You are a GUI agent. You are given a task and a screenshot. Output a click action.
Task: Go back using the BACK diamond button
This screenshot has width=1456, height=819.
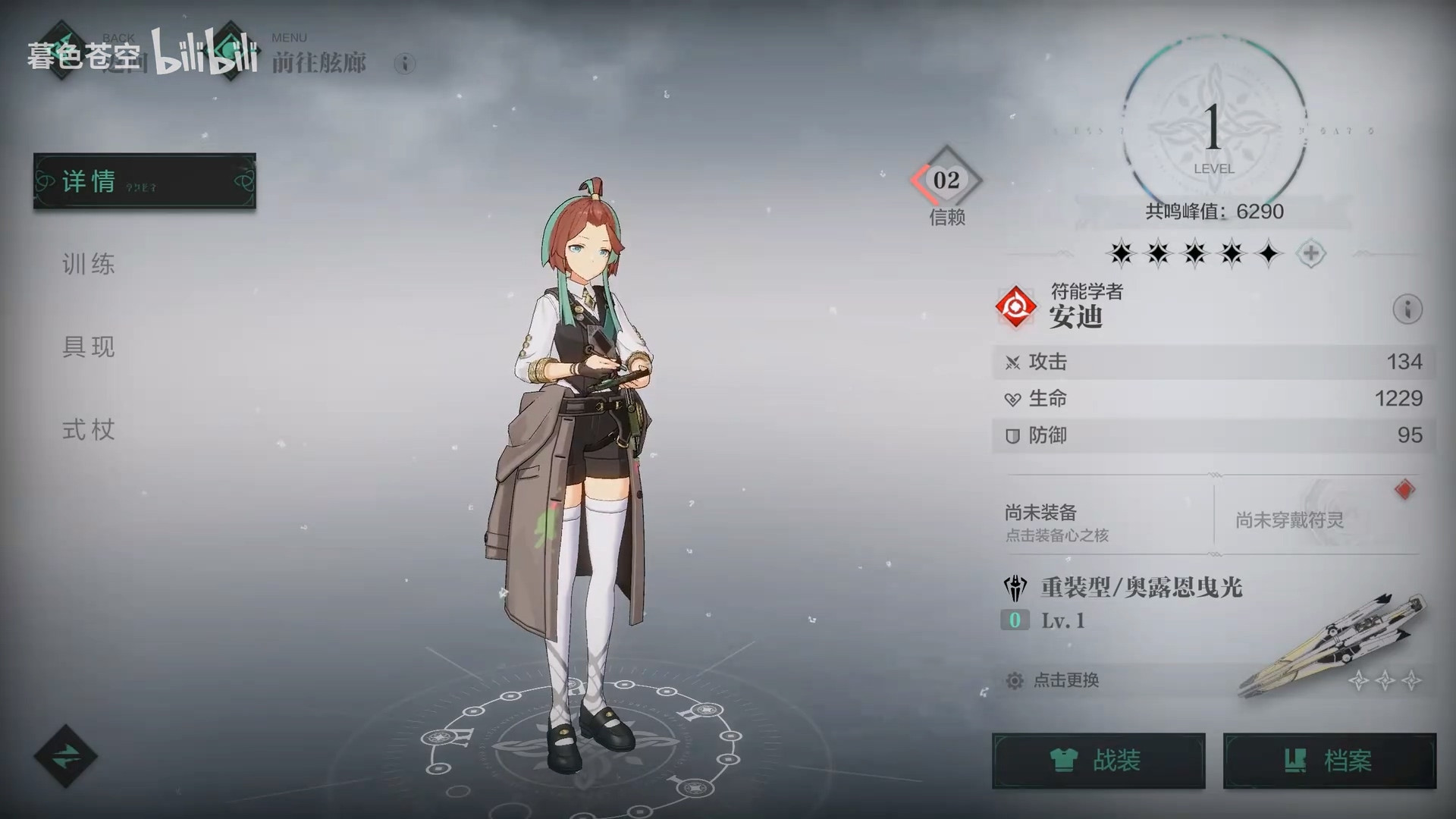click(62, 52)
